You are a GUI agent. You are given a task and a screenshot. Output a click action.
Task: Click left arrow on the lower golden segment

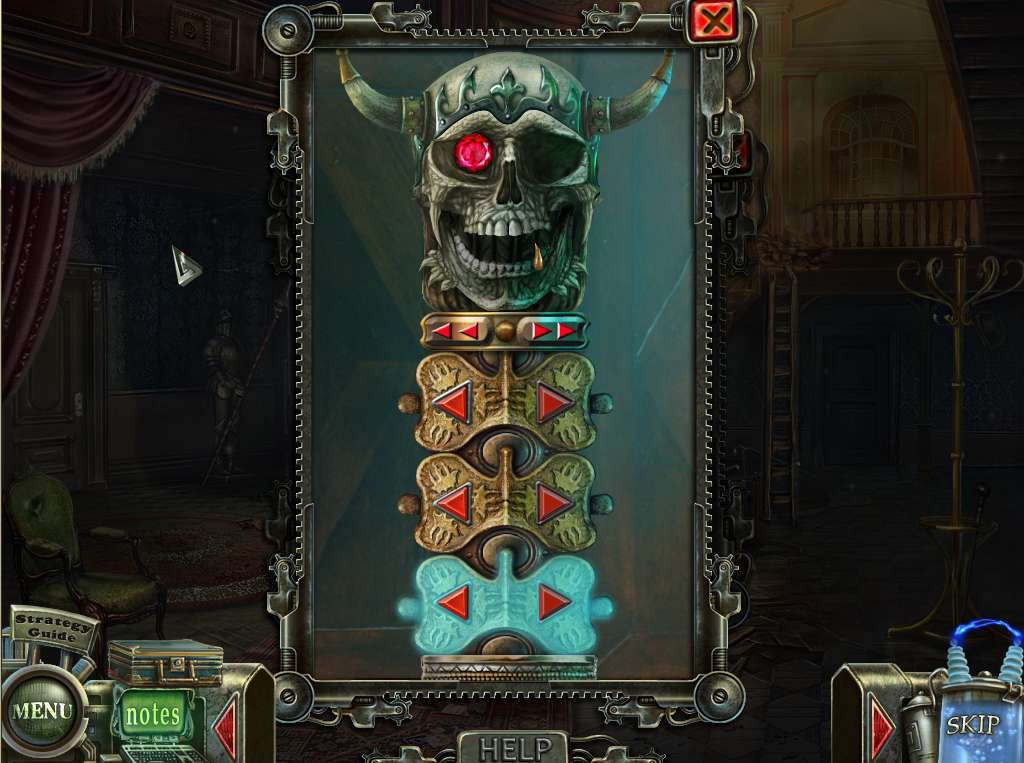(453, 503)
